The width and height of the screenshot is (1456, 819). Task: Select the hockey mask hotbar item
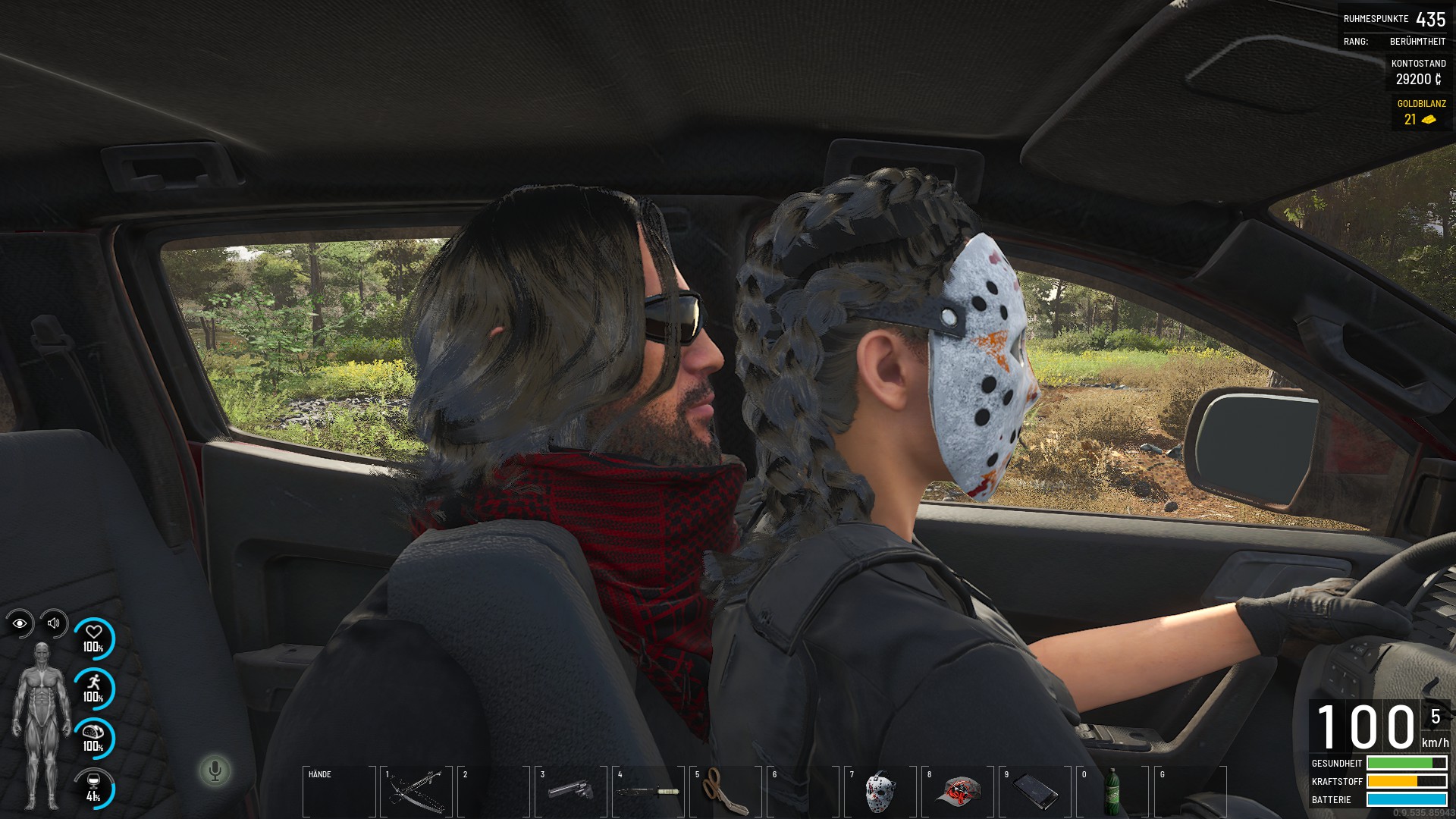pos(880,791)
